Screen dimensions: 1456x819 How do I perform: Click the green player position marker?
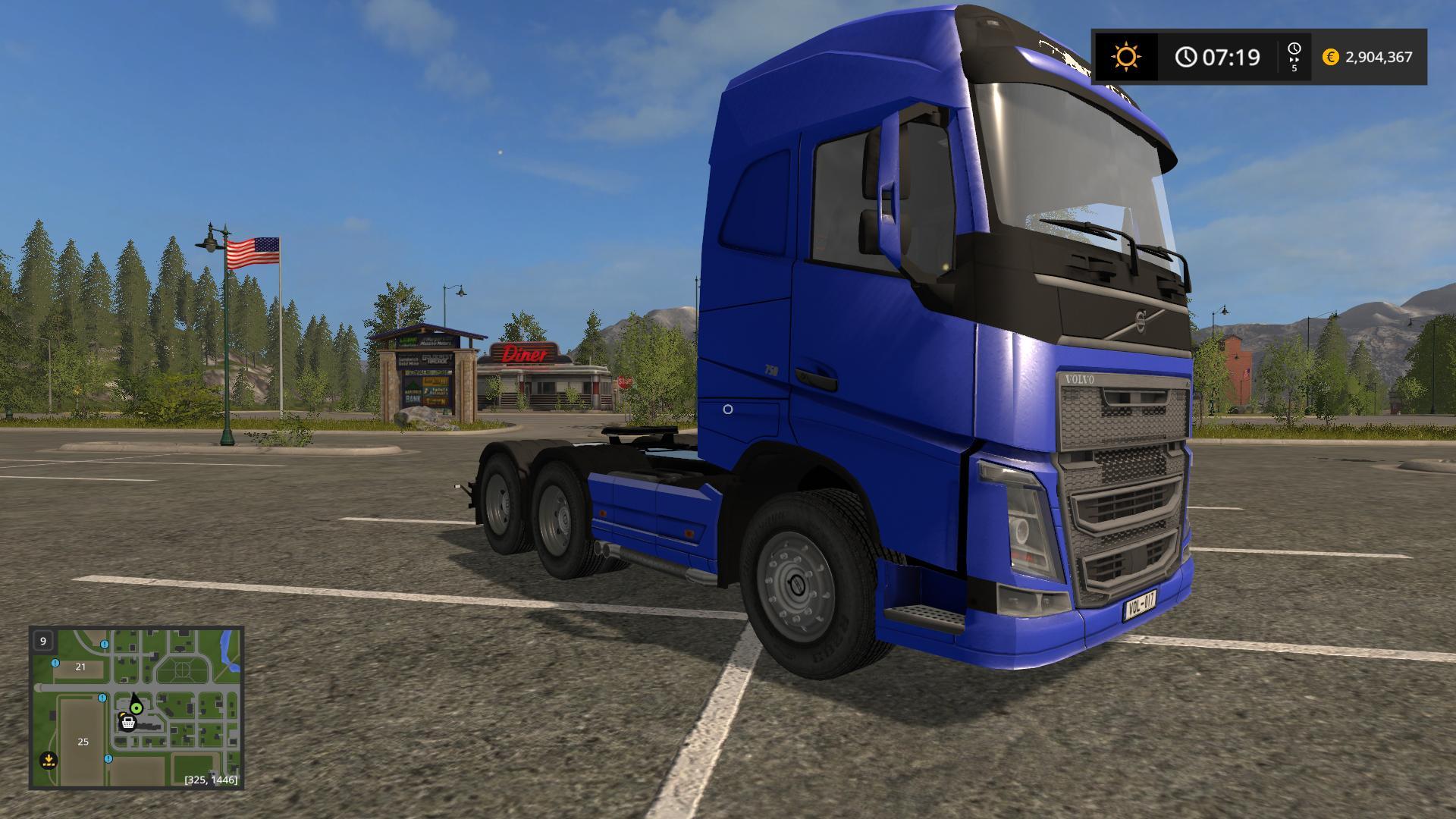[x=136, y=708]
